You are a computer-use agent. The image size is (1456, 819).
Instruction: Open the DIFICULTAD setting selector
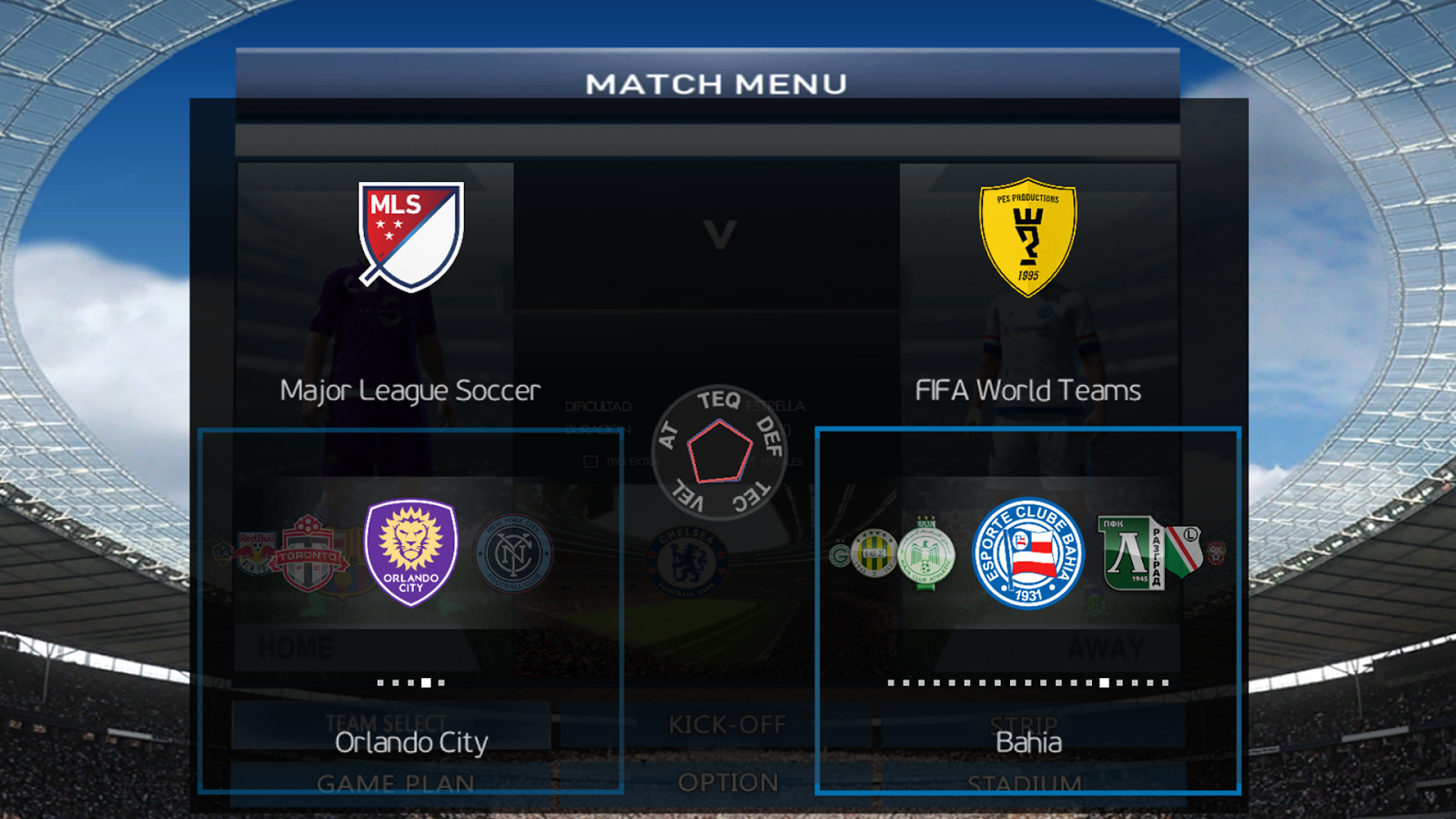click(599, 407)
